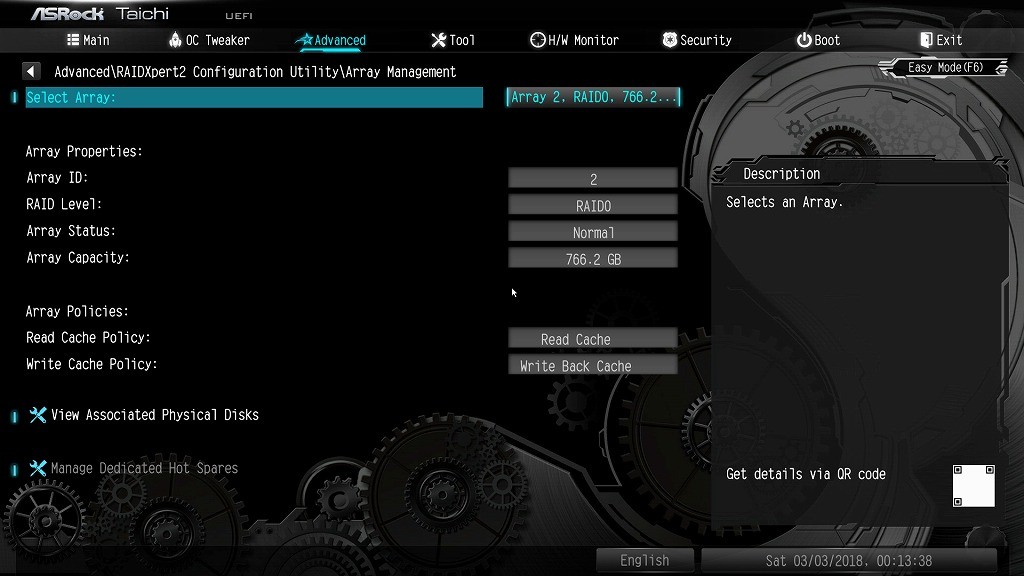This screenshot has height=576, width=1024.
Task: Change the Read Cache Policy value
Action: click(593, 339)
